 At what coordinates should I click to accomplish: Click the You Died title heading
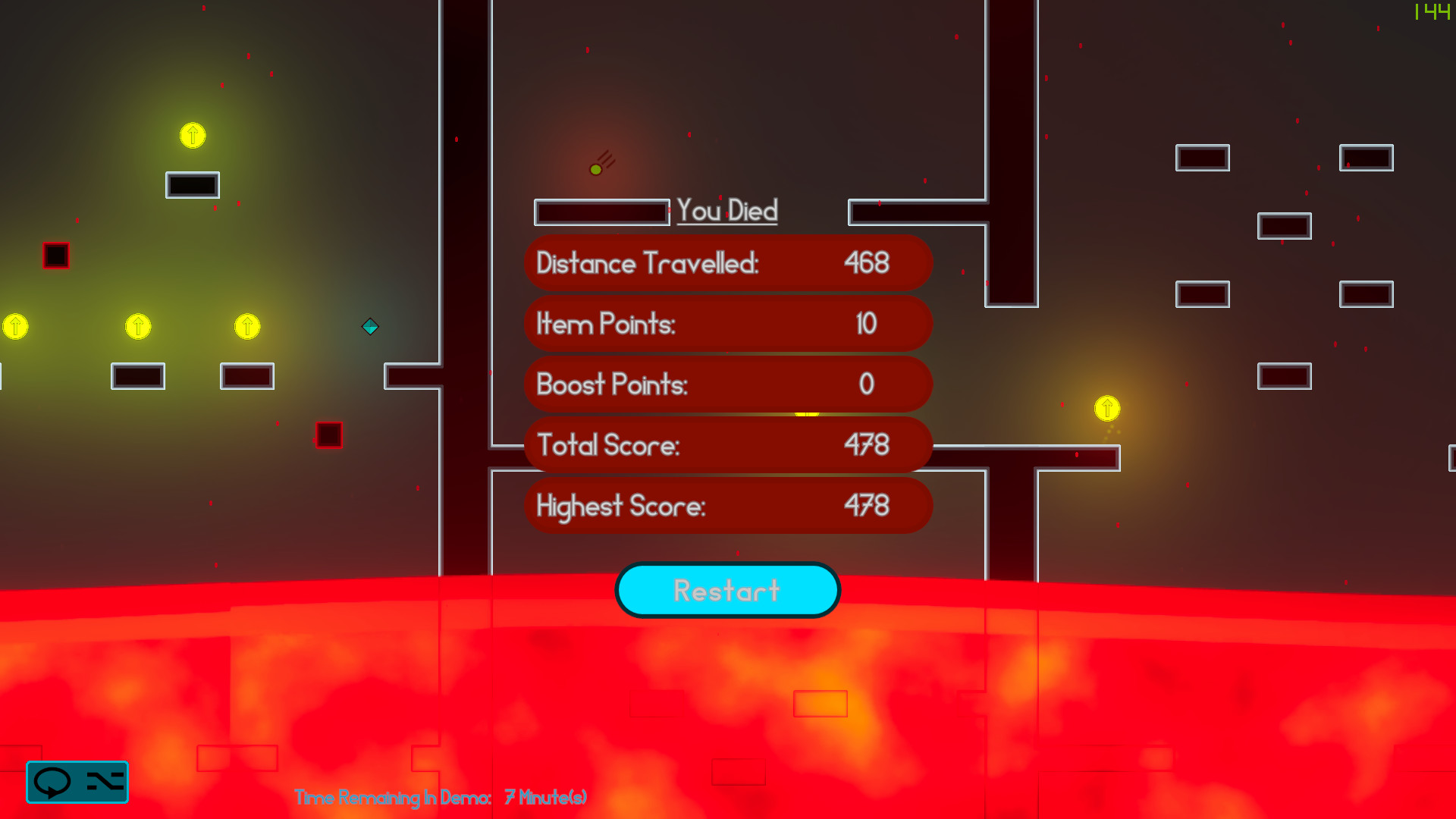click(726, 212)
